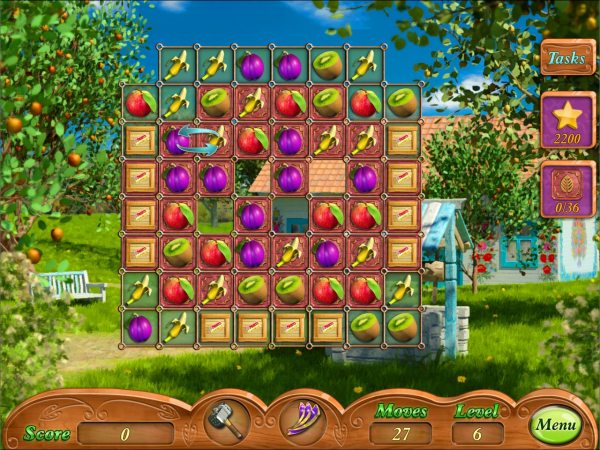This screenshot has height=450, width=600.
Task: Open the Tasks panel
Action: 567,58
